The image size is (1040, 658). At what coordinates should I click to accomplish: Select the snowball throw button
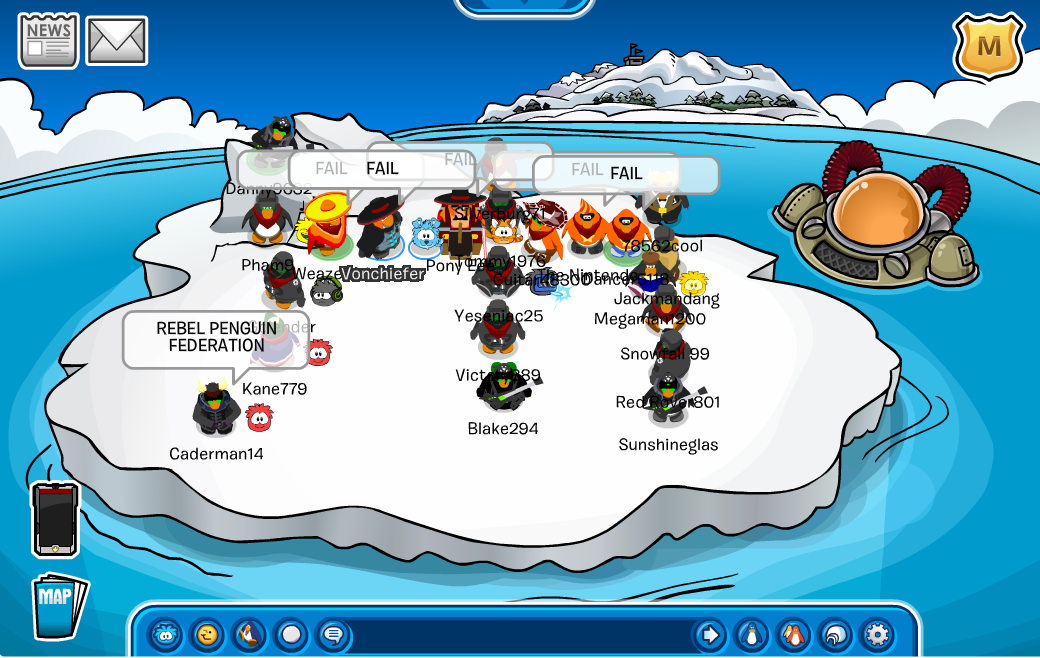click(291, 634)
